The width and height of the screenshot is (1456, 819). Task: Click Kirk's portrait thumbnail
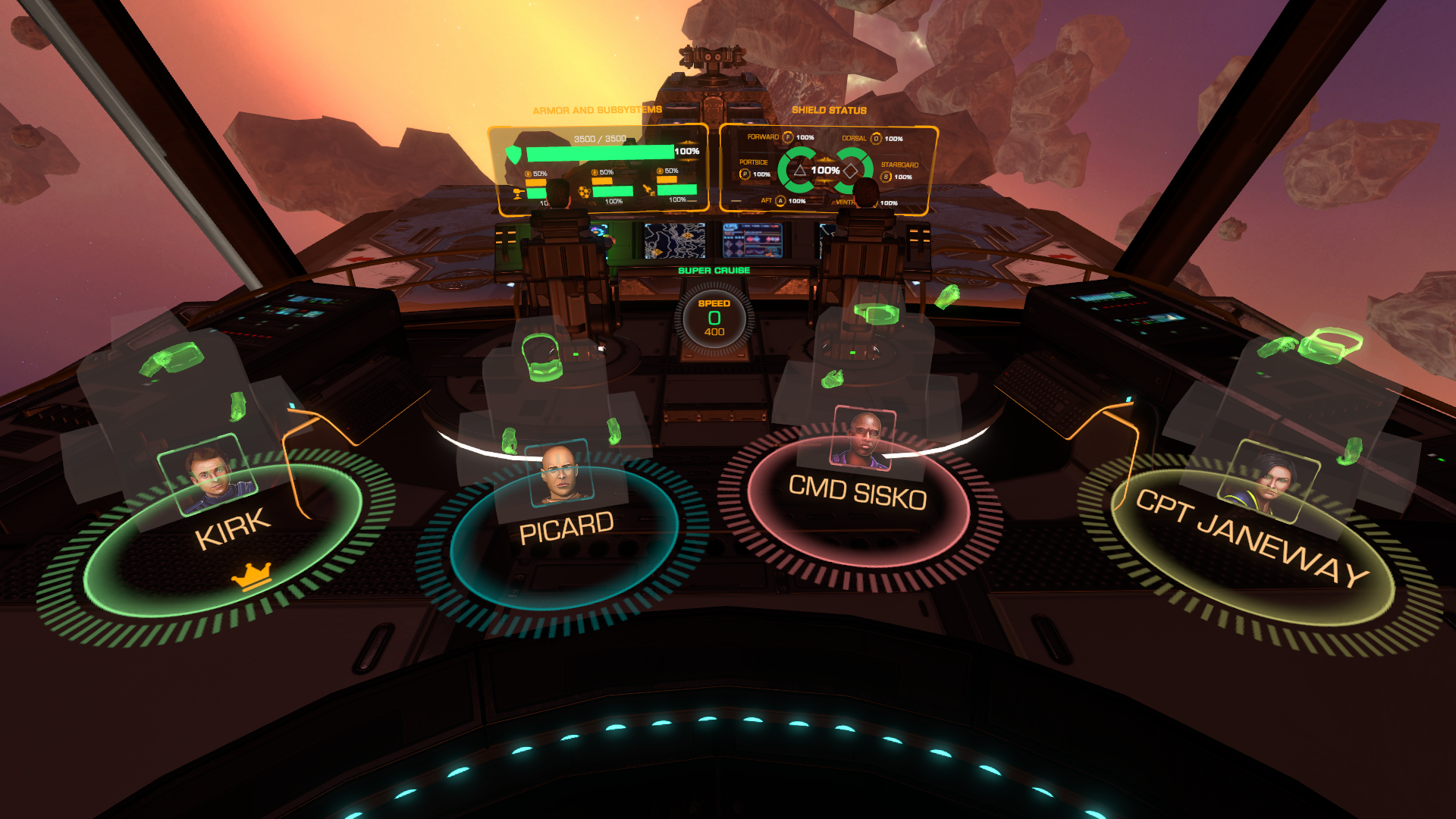208,474
